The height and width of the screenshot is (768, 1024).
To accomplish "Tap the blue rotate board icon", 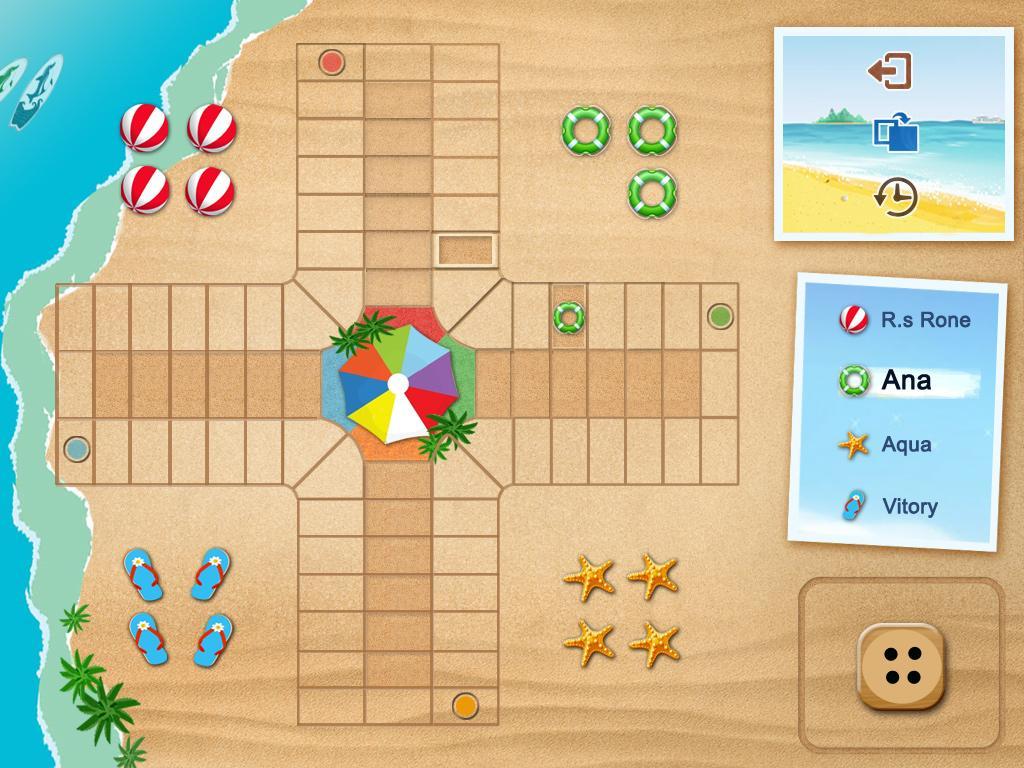I will (x=895, y=133).
